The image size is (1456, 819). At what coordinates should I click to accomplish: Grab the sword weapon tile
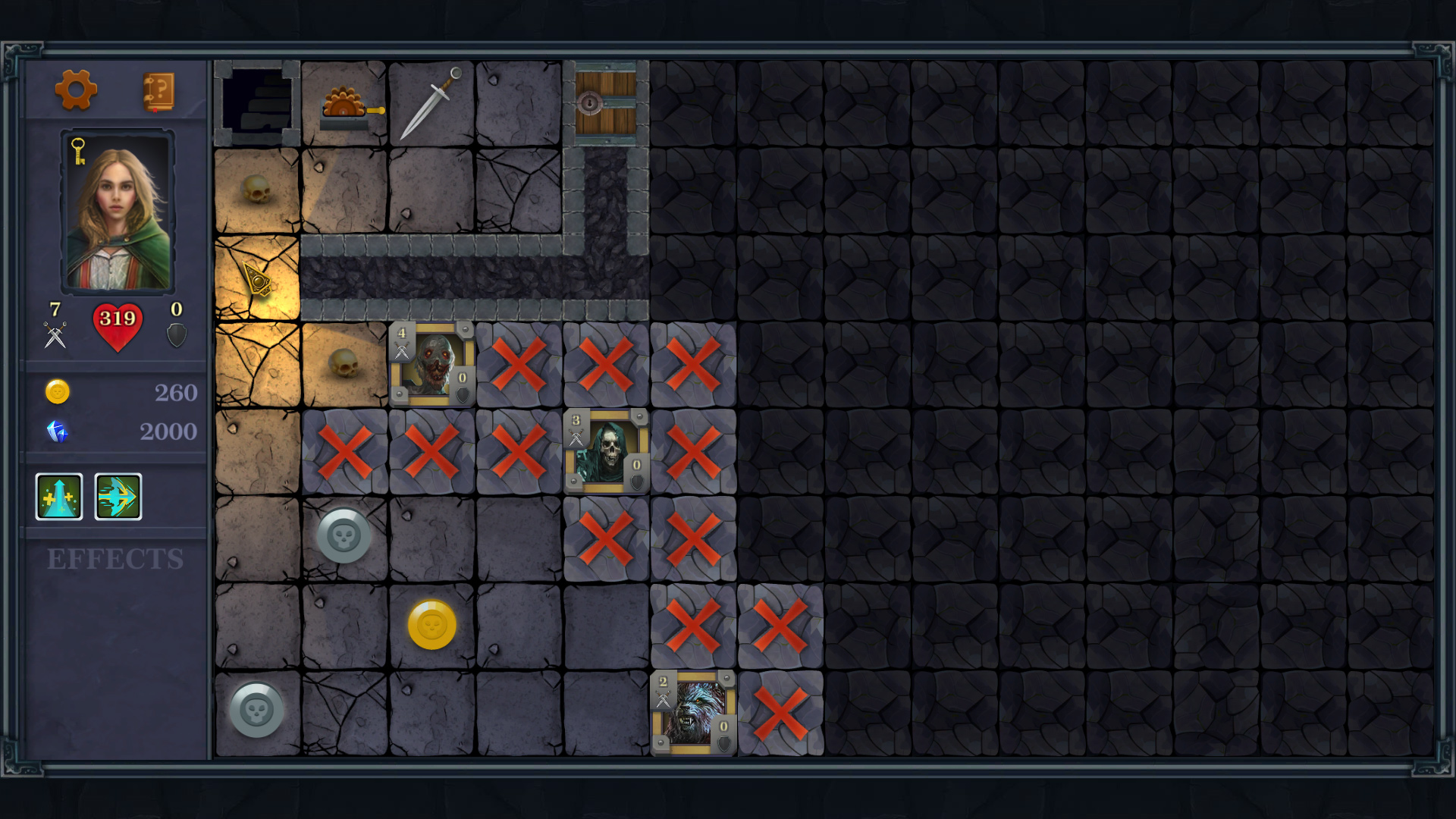[x=432, y=102]
